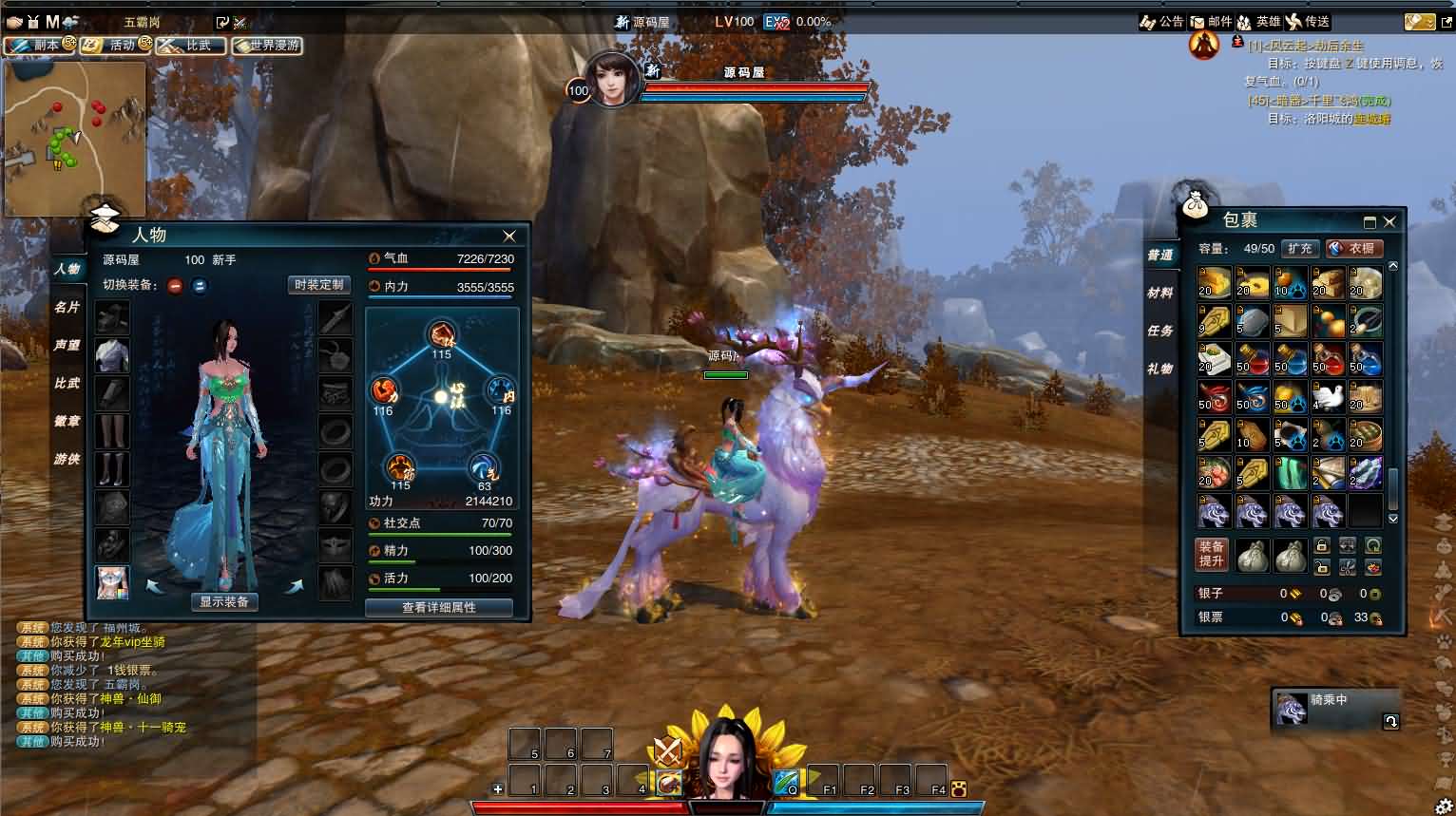The image size is (1456, 816).
Task: Close the 人物 character panel
Action: (x=509, y=236)
